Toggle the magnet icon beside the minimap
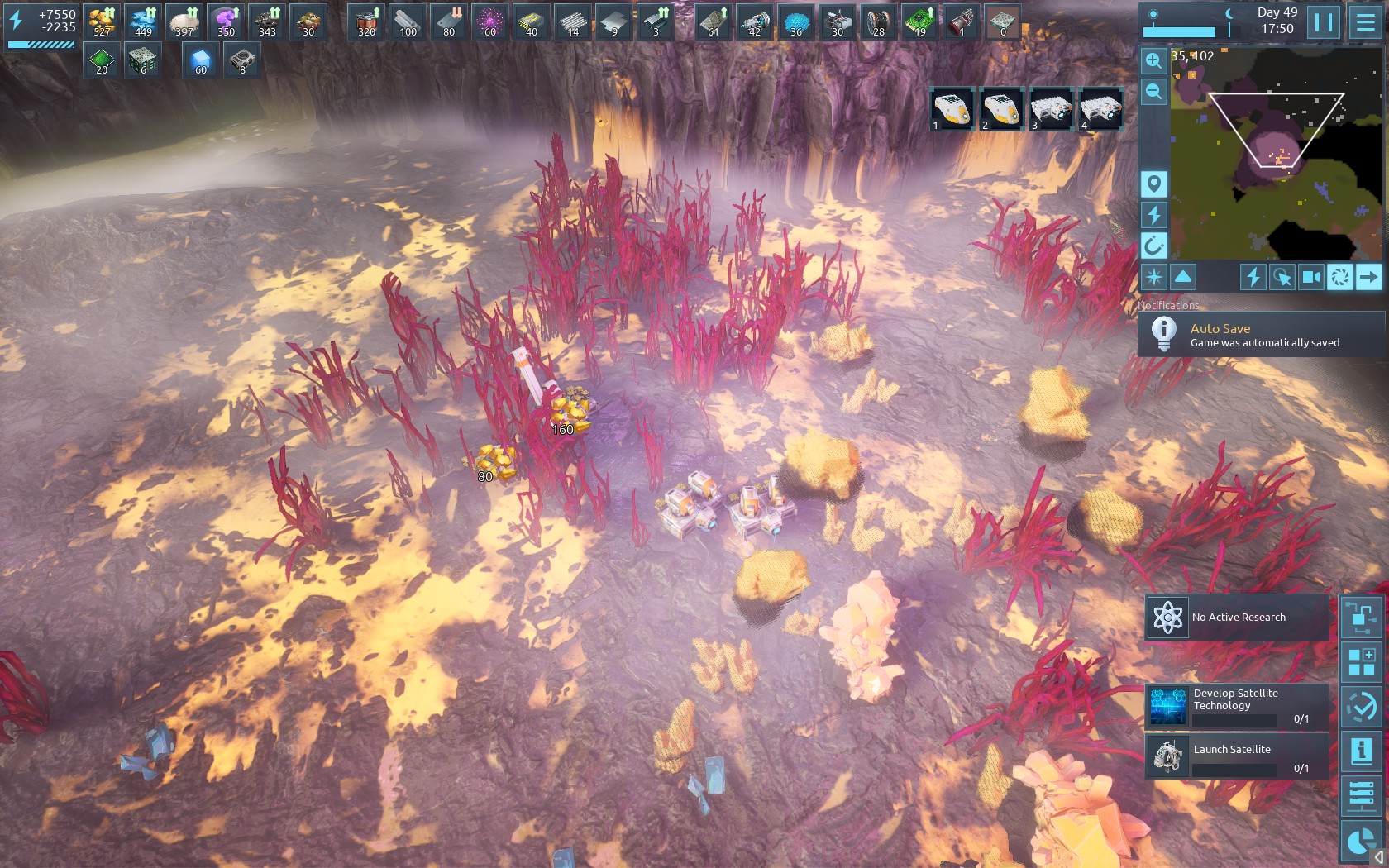Viewport: 1389px width, 868px height. (1153, 246)
